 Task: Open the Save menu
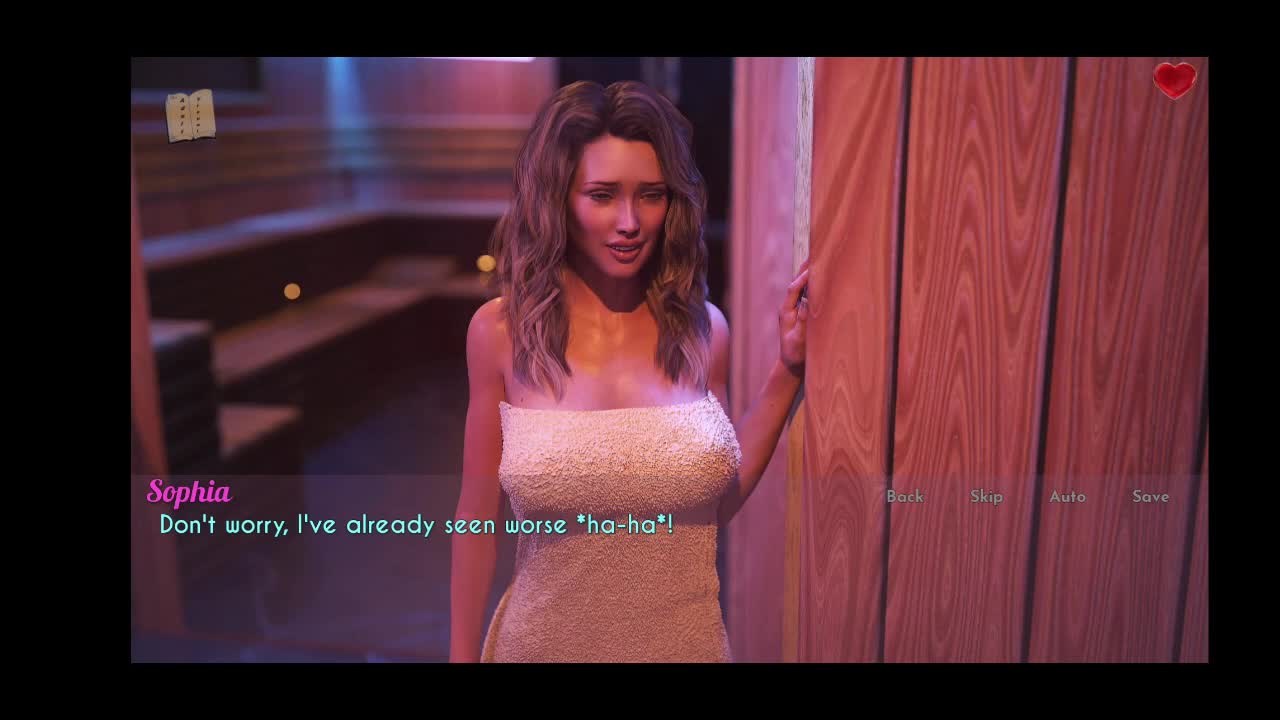click(1150, 496)
